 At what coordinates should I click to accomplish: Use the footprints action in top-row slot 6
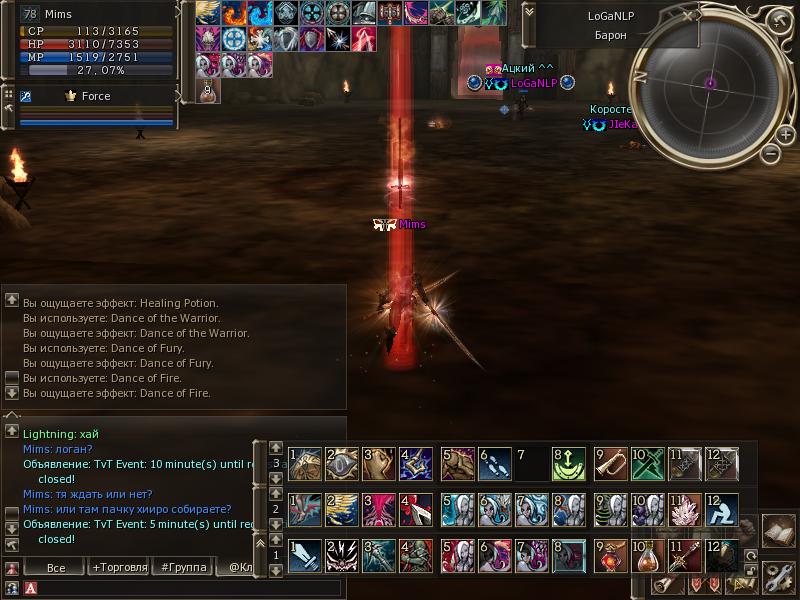[x=496, y=463]
